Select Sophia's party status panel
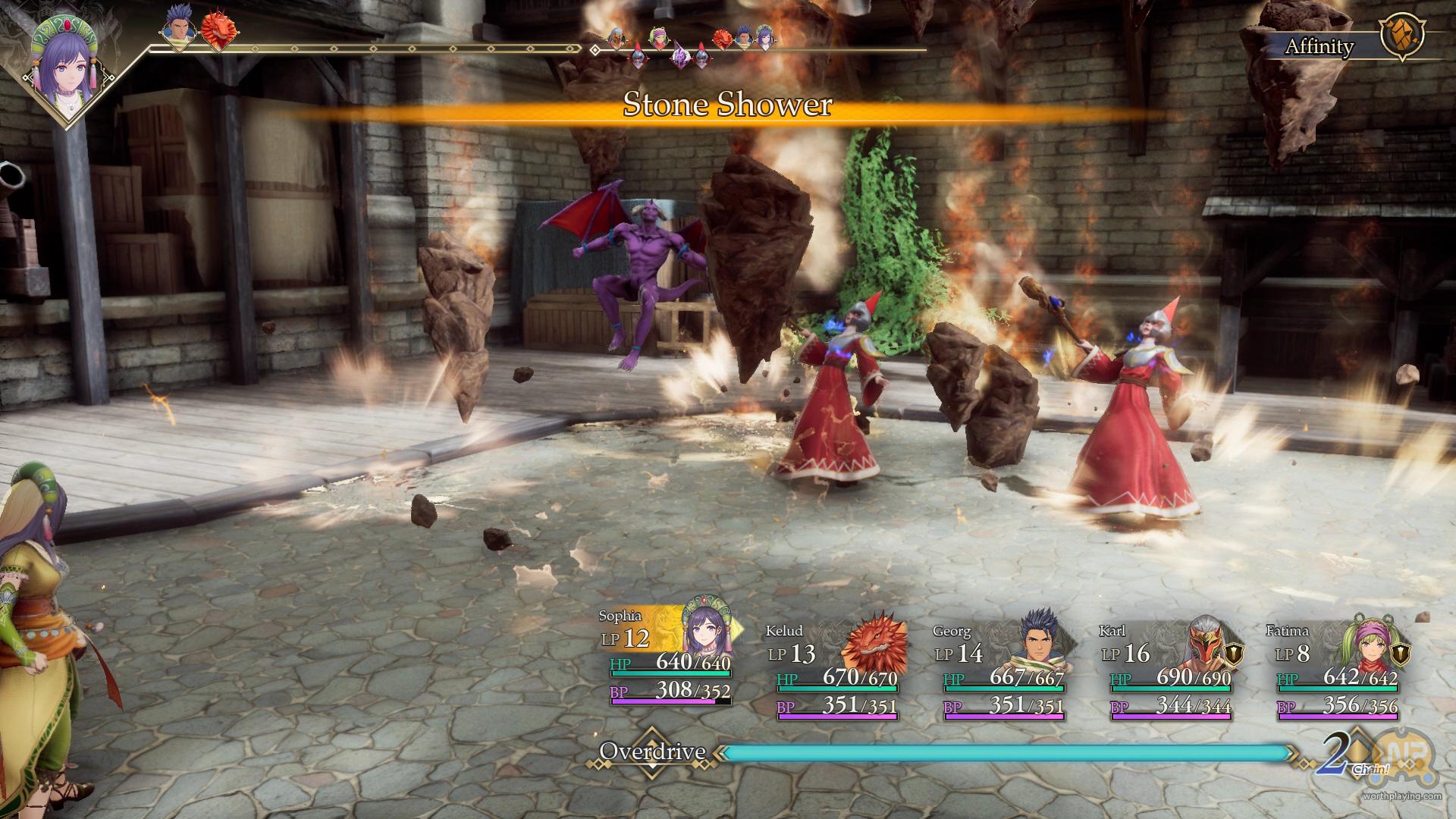The width and height of the screenshot is (1456, 819). tap(667, 657)
